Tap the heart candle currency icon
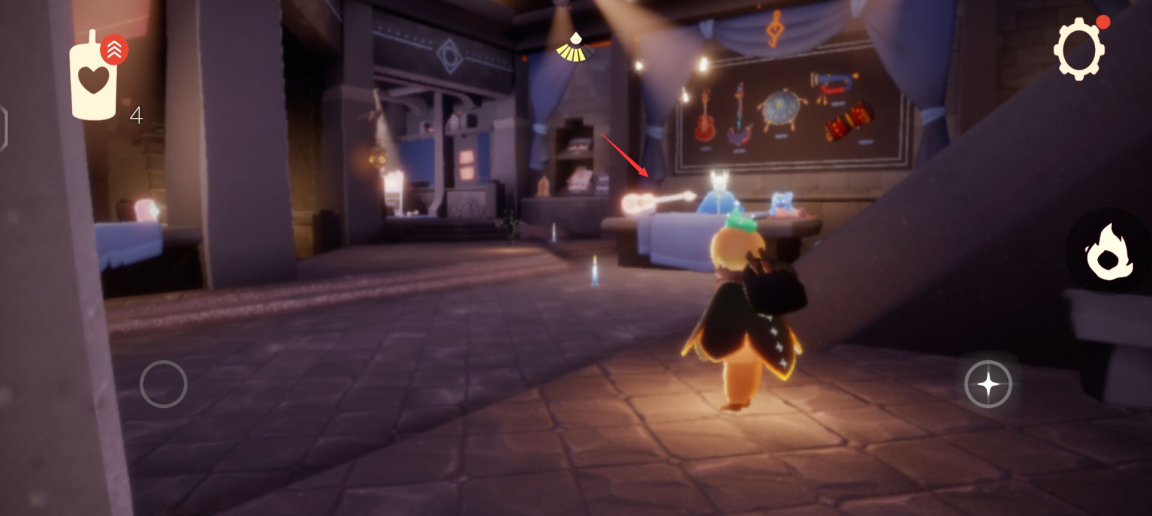Screen dimensions: 1152x516 click(x=94, y=79)
